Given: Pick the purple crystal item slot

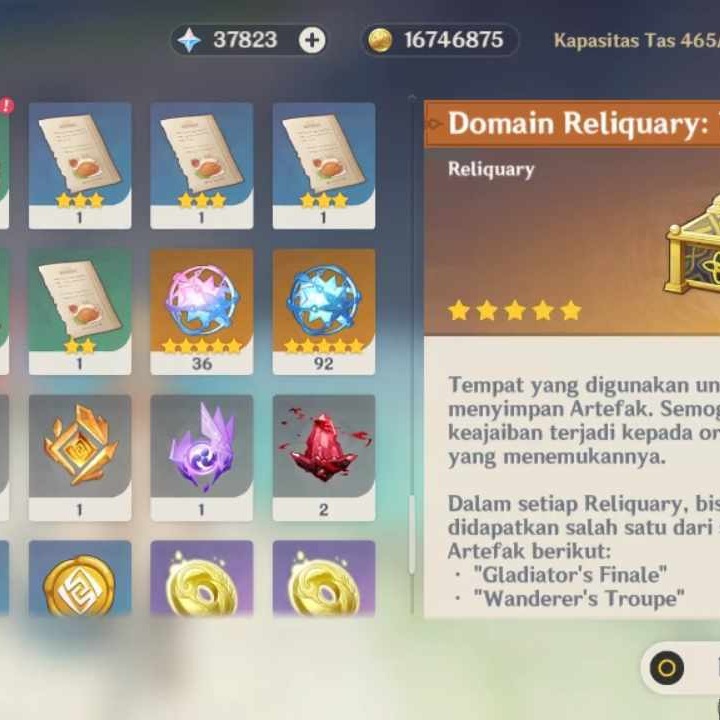Looking at the screenshot, I should (202, 455).
